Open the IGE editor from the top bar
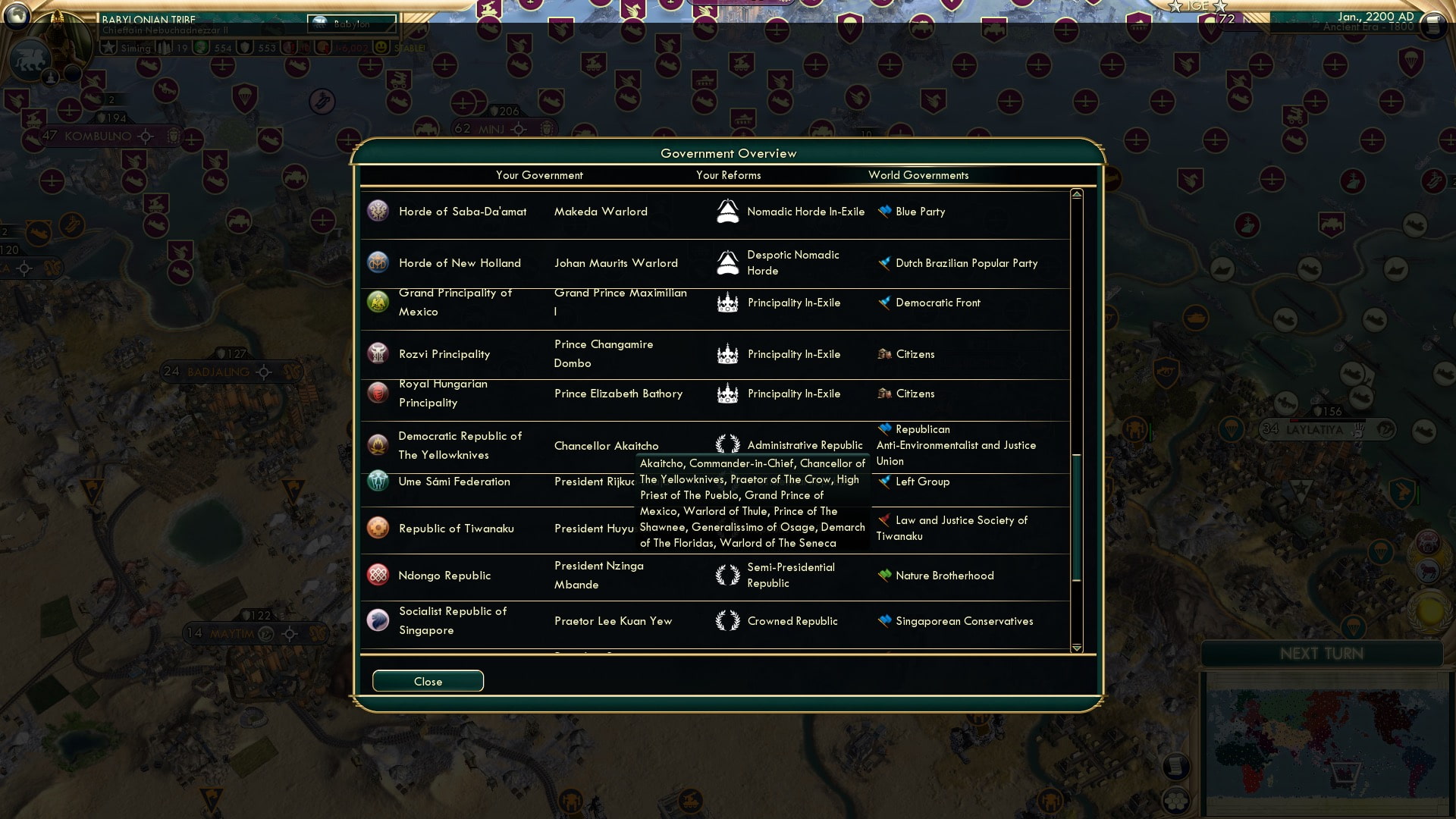 [x=1197, y=6]
